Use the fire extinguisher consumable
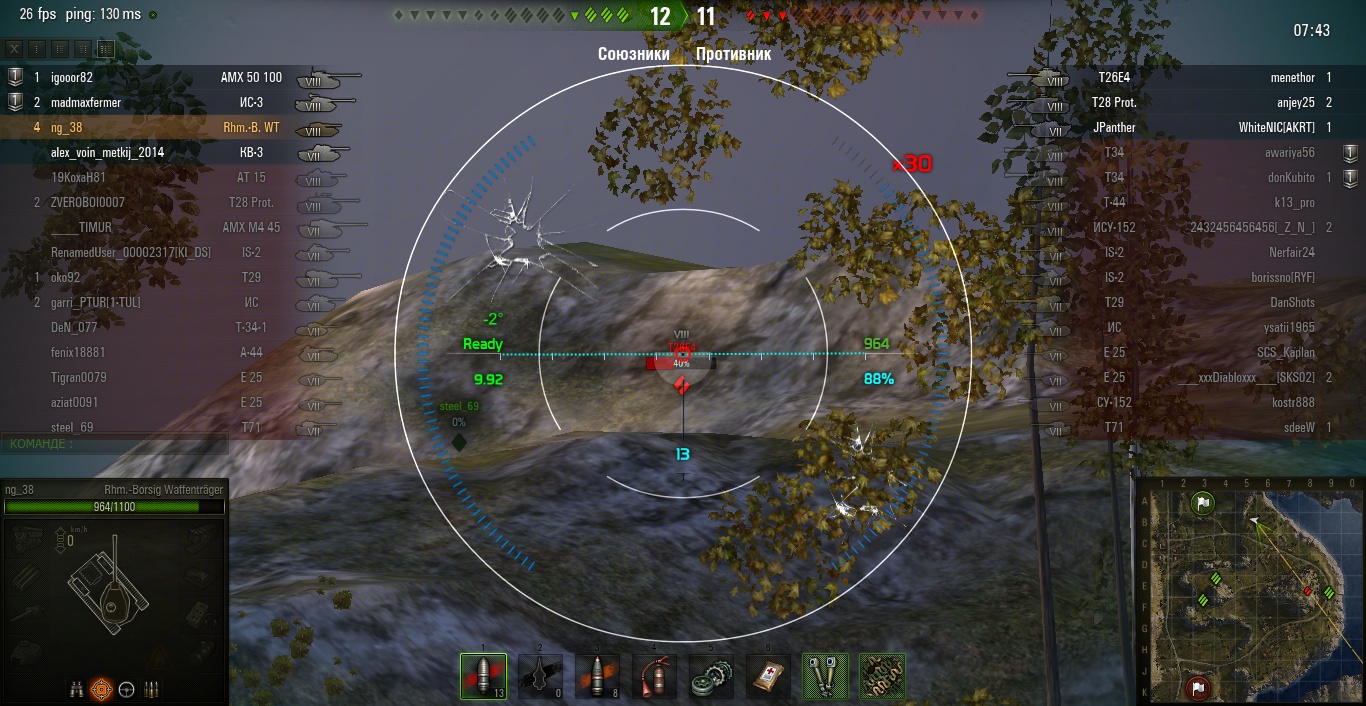 (654, 677)
